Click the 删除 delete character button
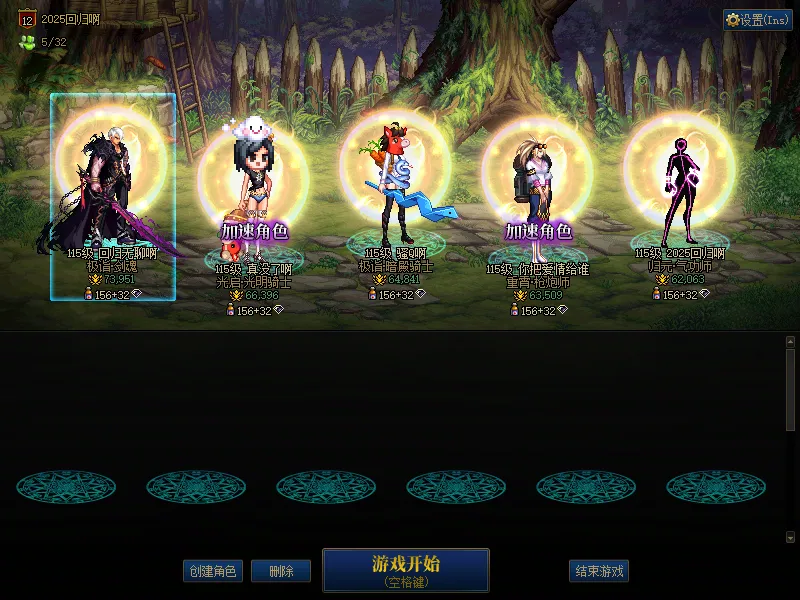The image size is (800, 600). [280, 571]
